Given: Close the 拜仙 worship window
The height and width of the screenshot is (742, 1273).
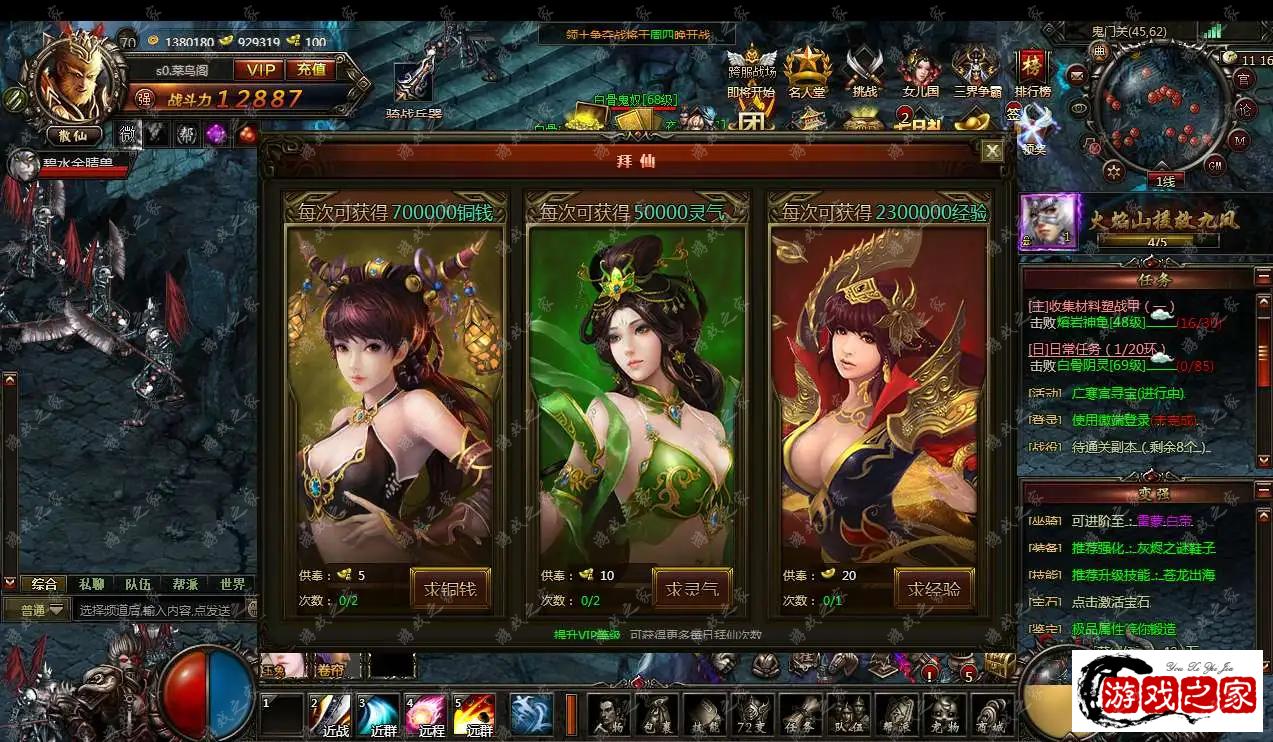Looking at the screenshot, I should [991, 151].
